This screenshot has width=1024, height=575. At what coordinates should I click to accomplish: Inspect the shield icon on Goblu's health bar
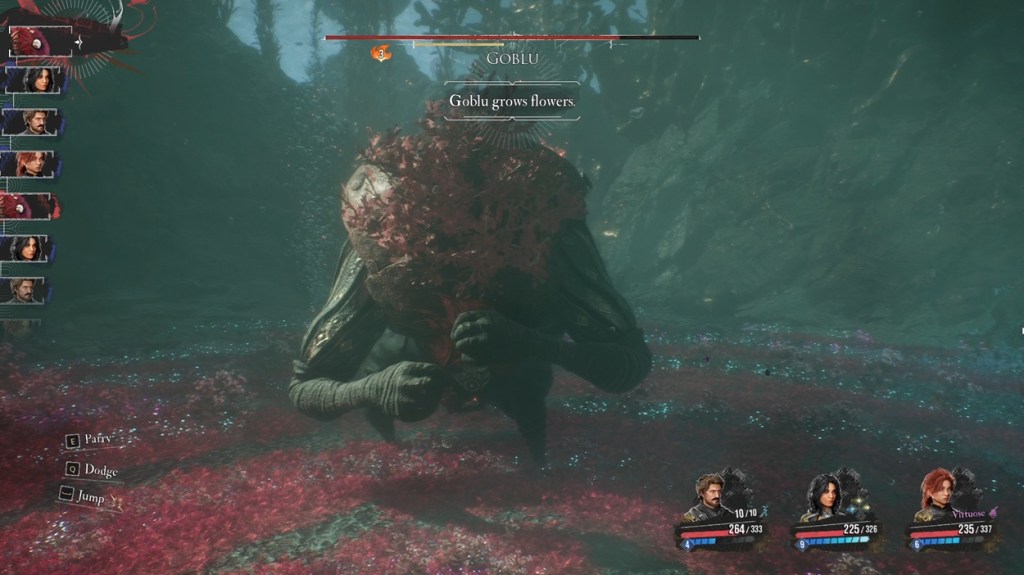(x=381, y=53)
